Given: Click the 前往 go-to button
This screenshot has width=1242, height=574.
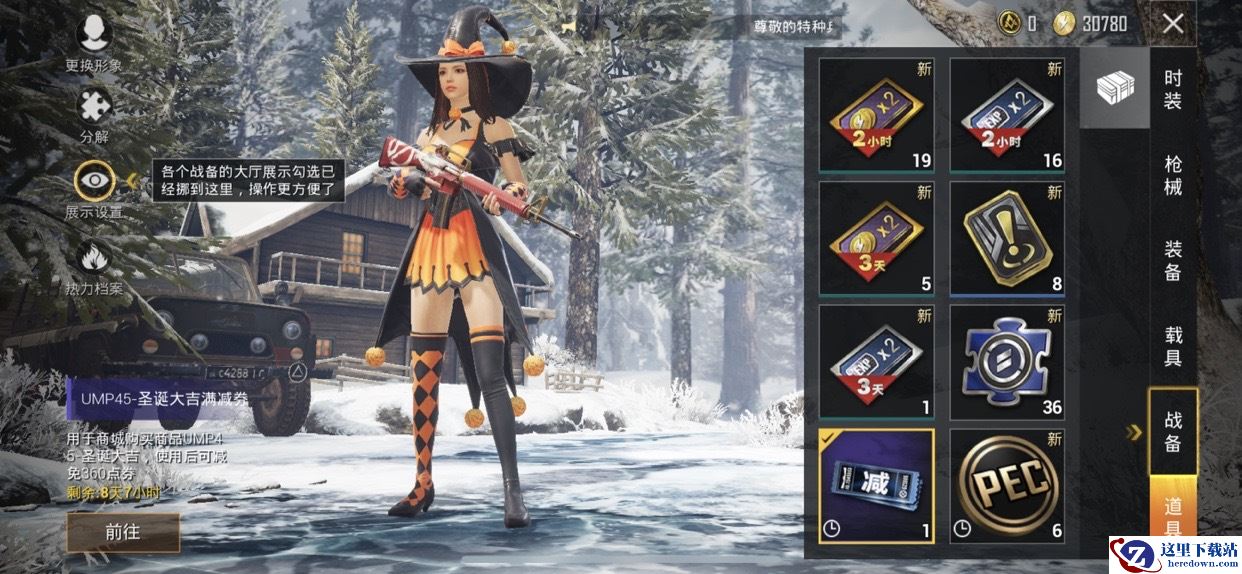Looking at the screenshot, I should tap(123, 533).
